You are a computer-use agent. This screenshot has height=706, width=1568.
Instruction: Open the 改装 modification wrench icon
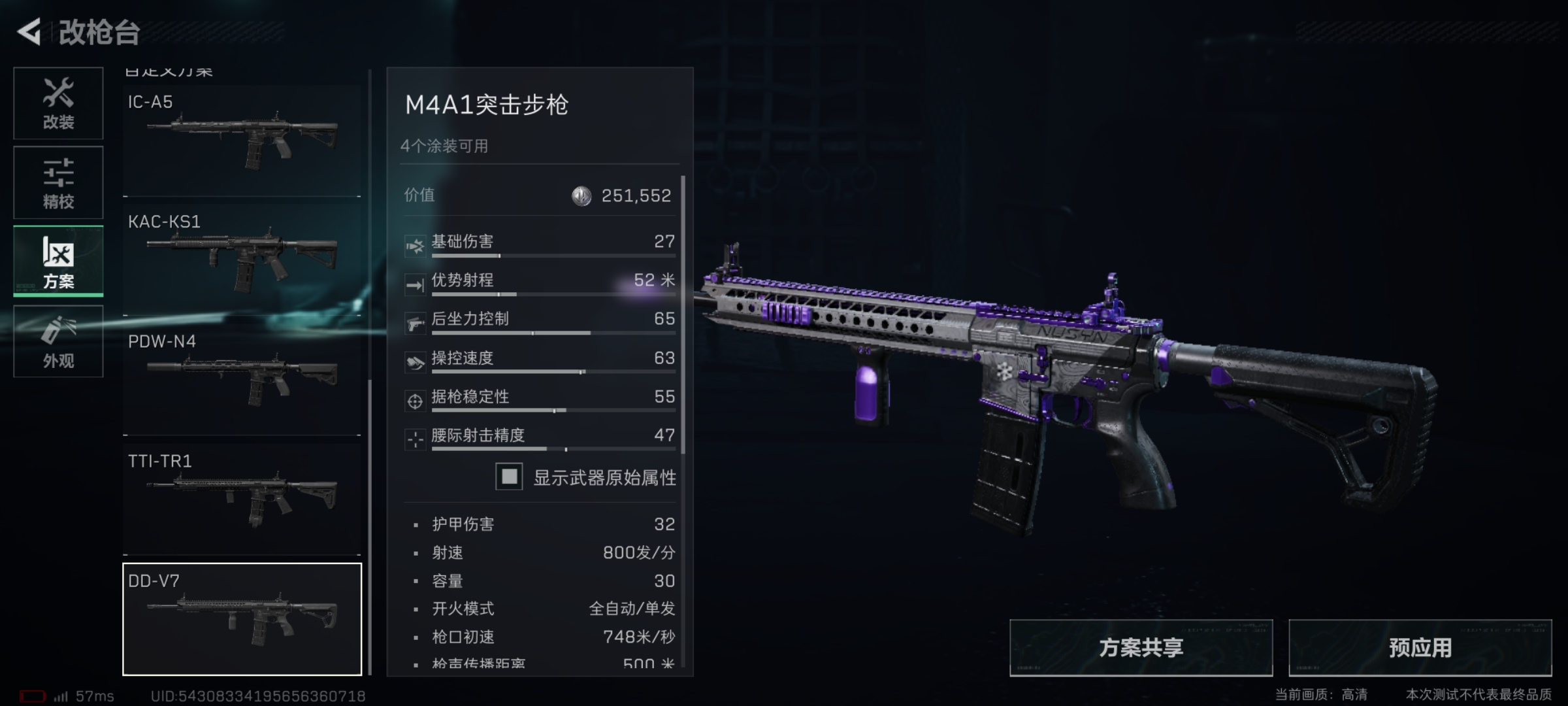[57, 103]
